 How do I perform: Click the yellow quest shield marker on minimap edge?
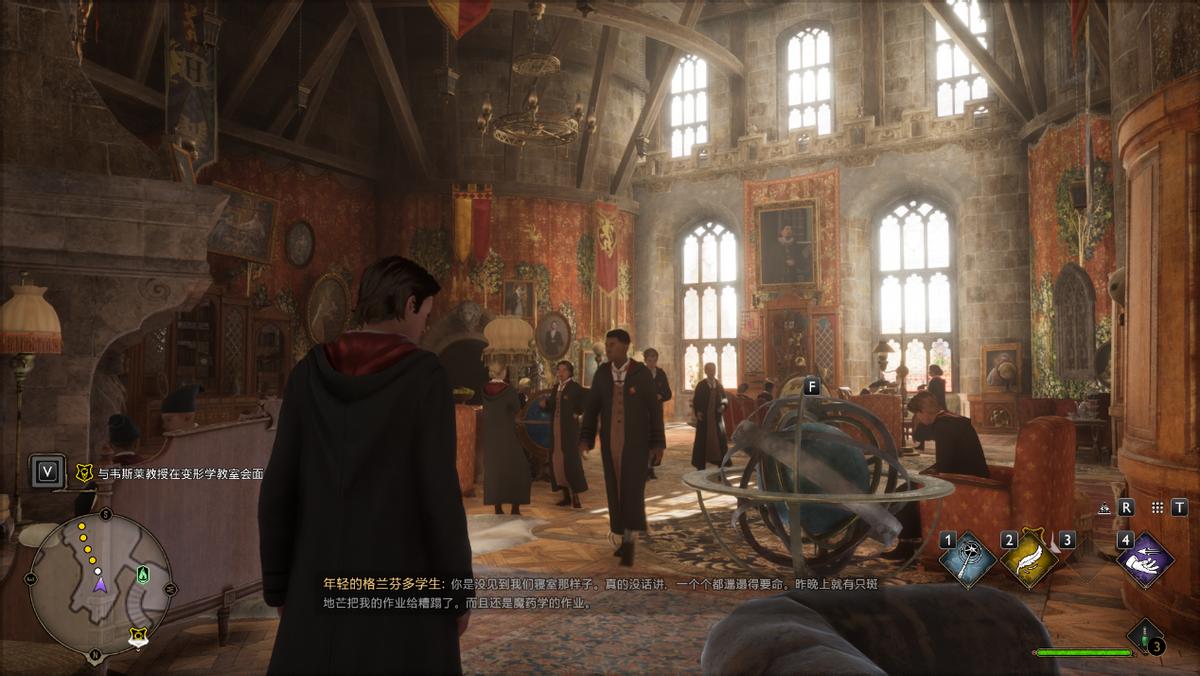pos(138,634)
